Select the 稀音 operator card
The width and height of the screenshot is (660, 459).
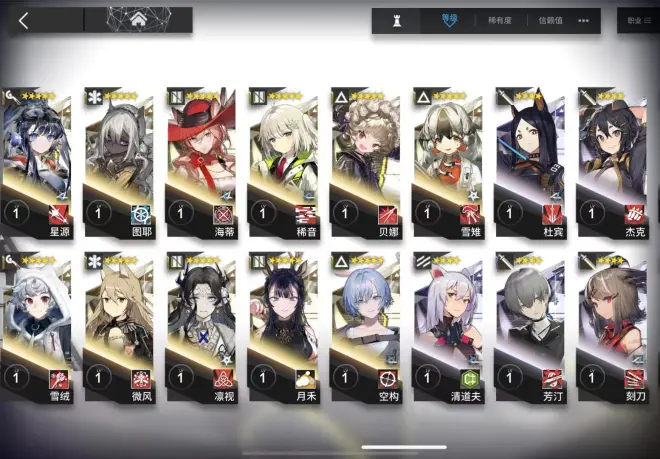coord(283,160)
